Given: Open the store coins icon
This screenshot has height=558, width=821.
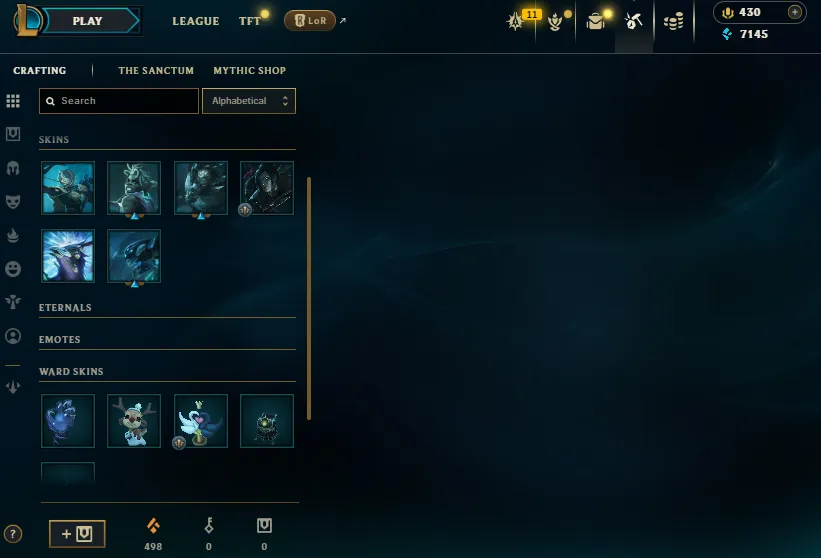Looking at the screenshot, I should (674, 21).
